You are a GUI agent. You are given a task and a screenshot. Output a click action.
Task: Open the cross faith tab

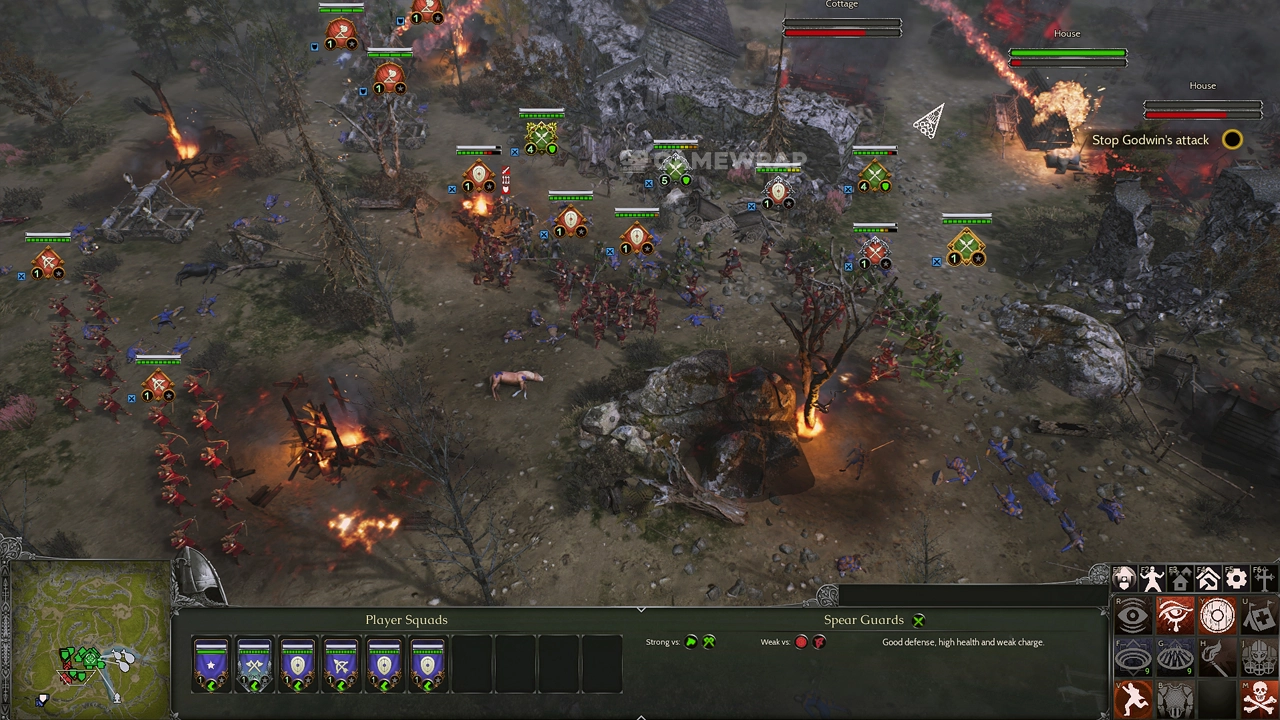[x=1264, y=579]
